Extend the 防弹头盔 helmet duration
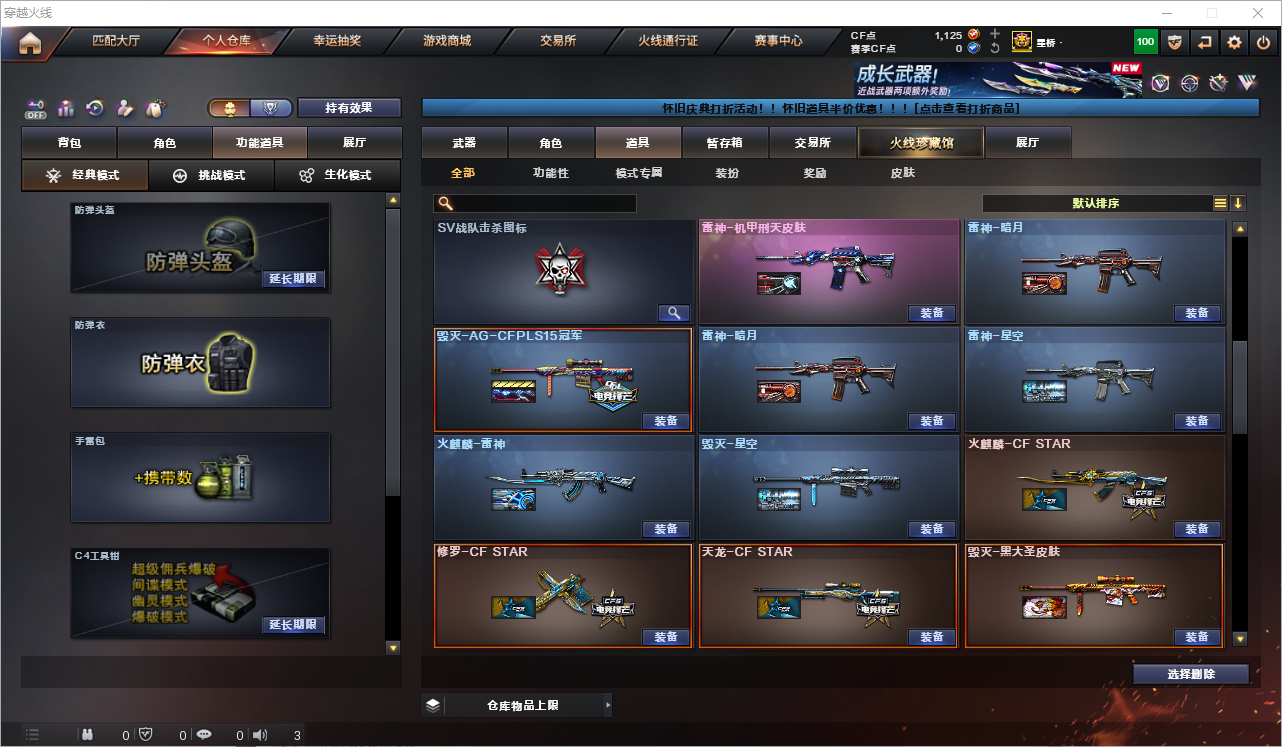Image resolution: width=1282 pixels, height=747 pixels. tap(293, 279)
